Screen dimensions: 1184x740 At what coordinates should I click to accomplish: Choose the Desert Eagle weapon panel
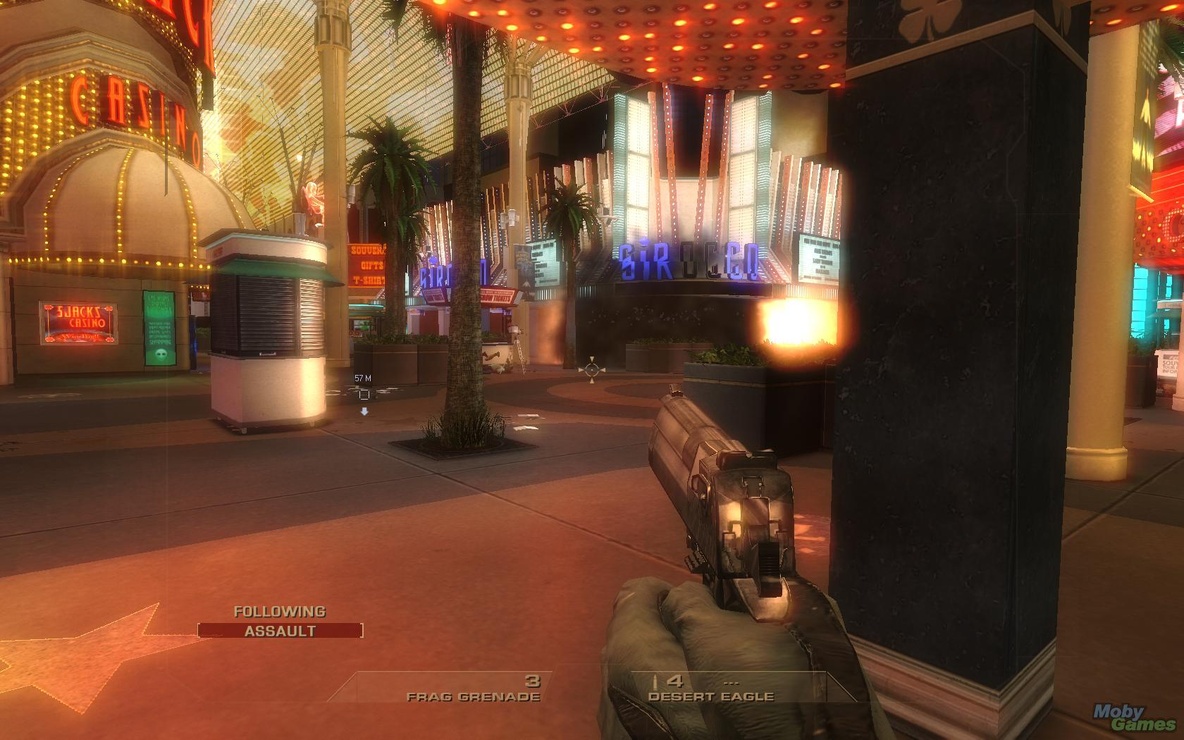pyautogui.click(x=710, y=689)
